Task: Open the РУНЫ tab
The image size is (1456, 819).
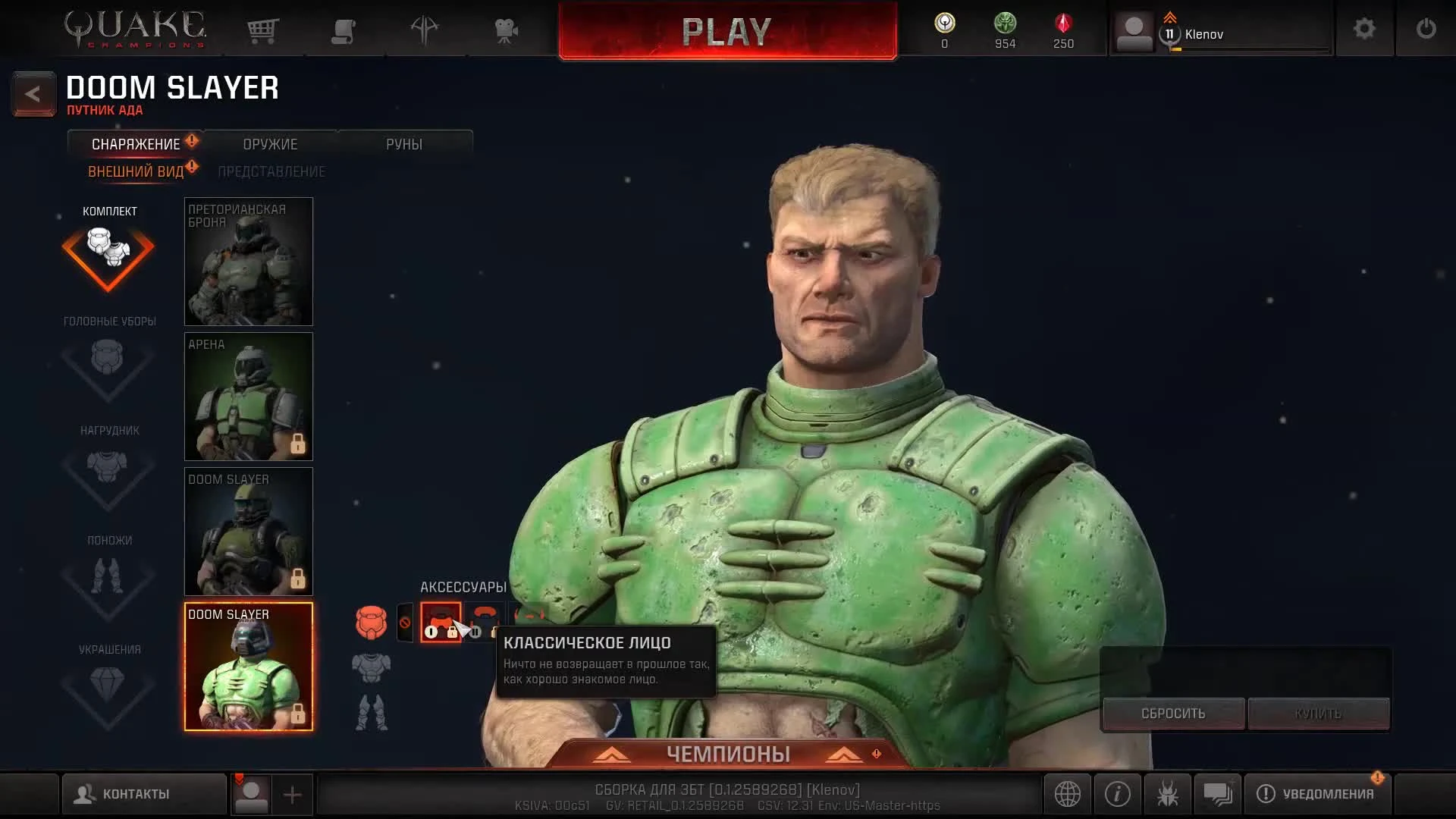Action: click(406, 143)
